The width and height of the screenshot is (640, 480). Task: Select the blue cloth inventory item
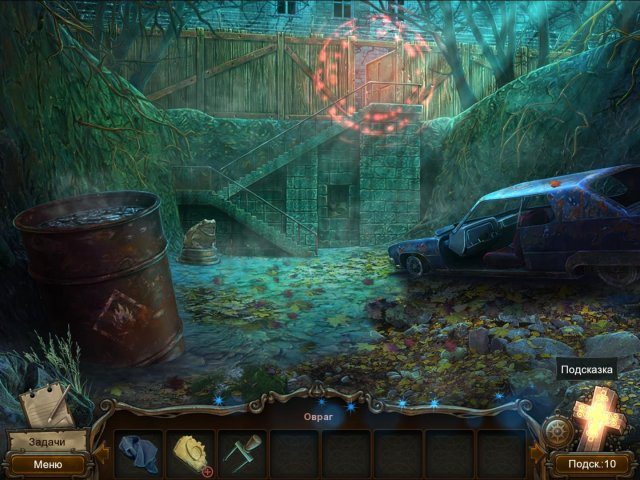click(x=138, y=454)
